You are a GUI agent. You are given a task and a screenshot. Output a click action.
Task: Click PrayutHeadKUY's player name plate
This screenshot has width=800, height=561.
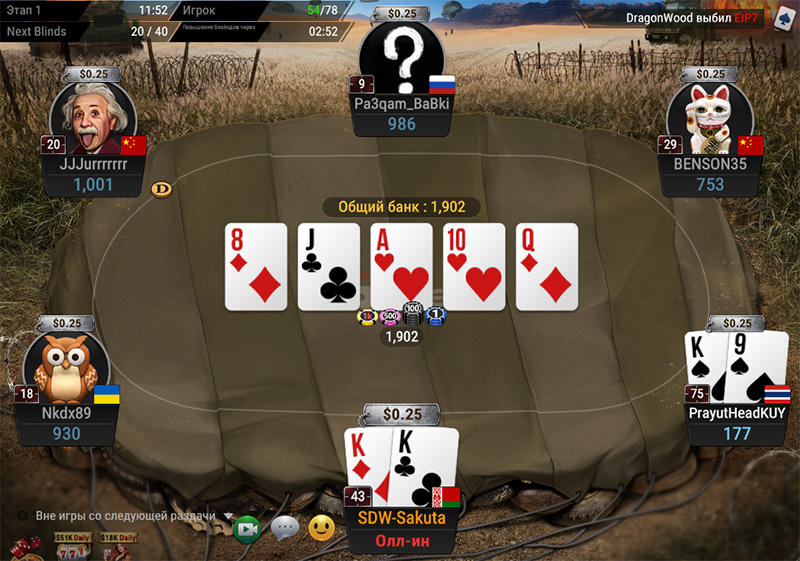738,412
